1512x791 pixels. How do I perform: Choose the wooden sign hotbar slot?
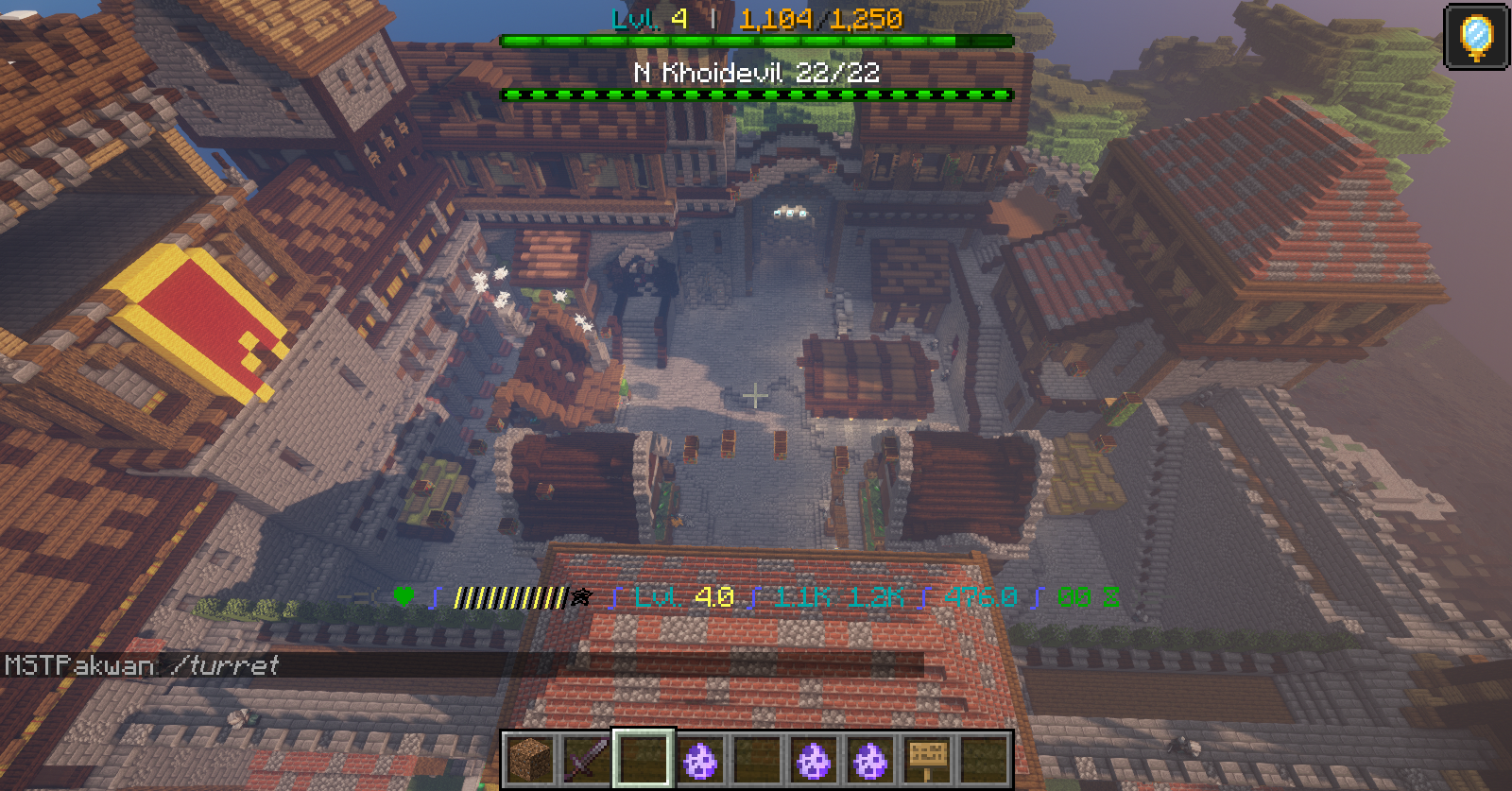pyautogui.click(x=927, y=759)
